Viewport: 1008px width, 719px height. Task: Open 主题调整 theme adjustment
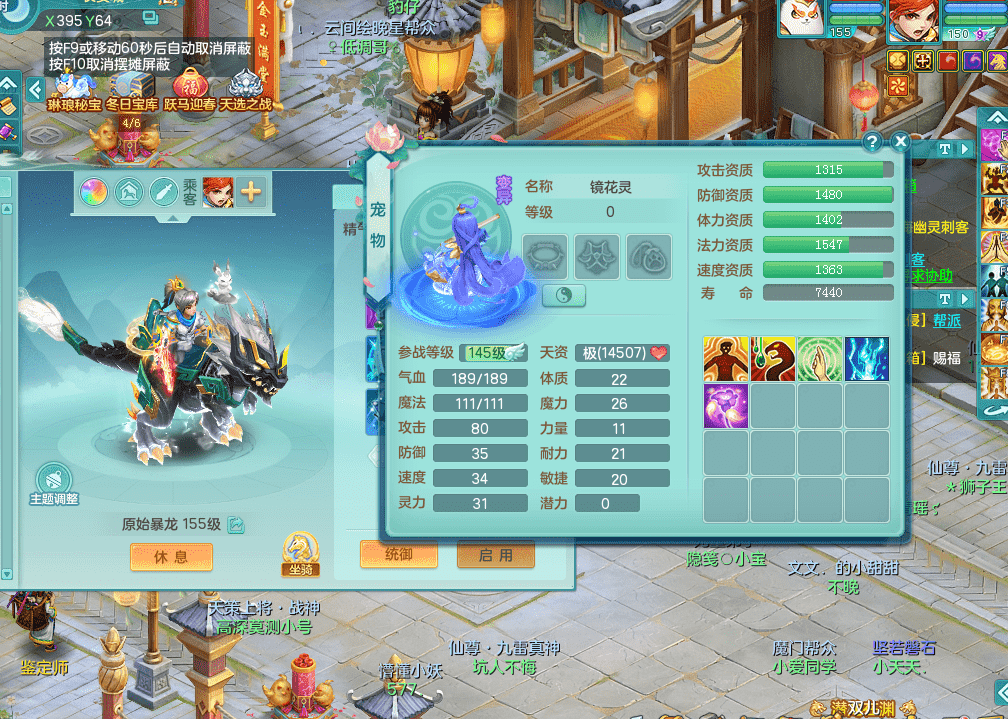coord(53,482)
